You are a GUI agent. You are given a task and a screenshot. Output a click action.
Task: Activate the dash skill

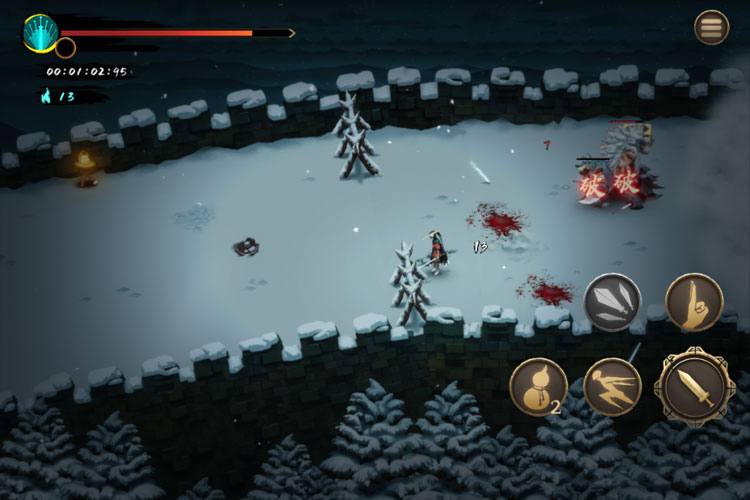click(x=612, y=387)
